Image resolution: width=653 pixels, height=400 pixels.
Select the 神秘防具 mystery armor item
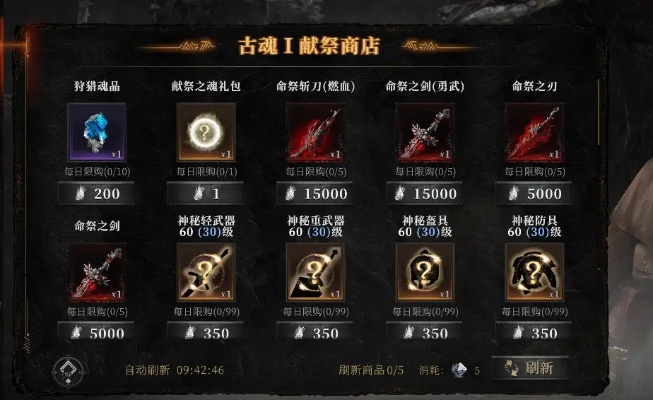(x=534, y=273)
